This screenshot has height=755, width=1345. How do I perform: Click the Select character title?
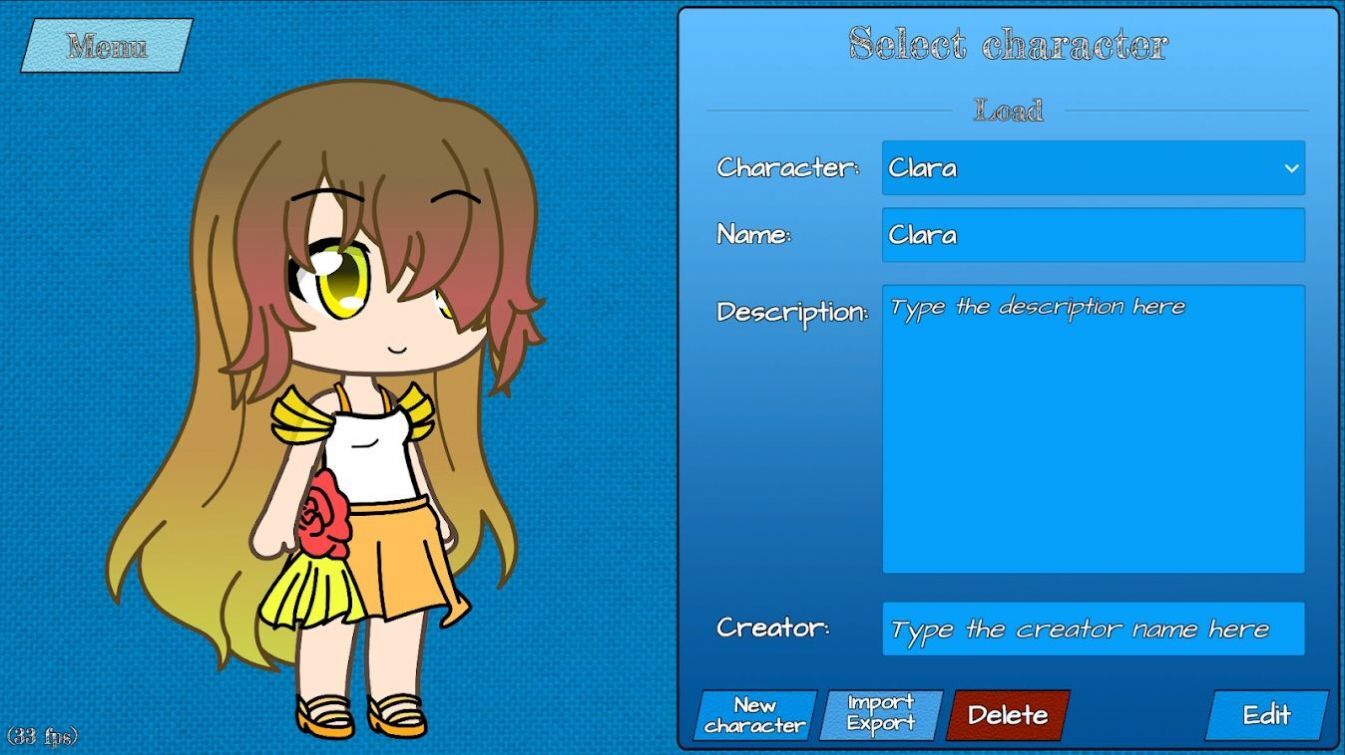tap(1009, 44)
